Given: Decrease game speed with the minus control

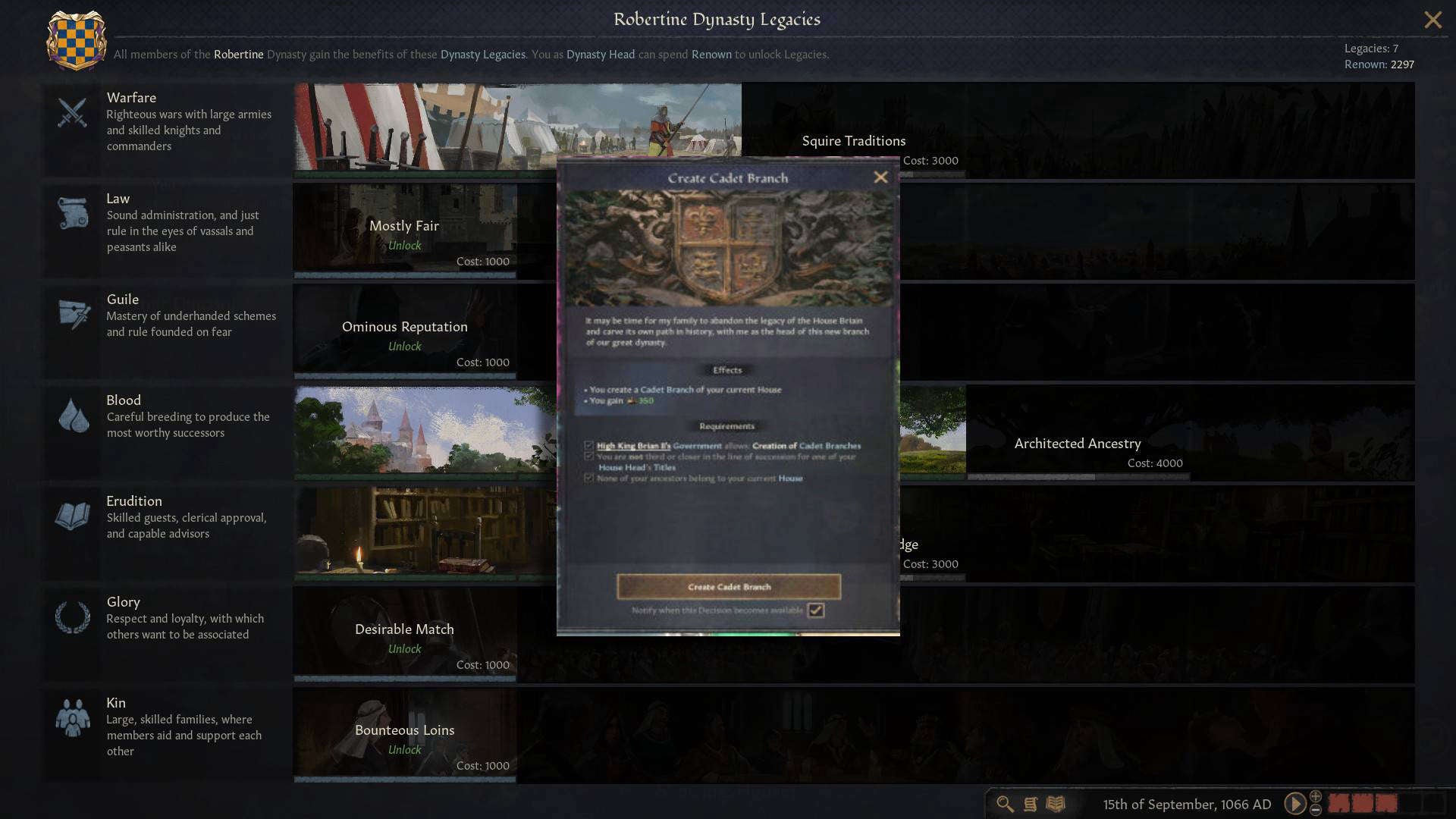Looking at the screenshot, I should [1316, 810].
